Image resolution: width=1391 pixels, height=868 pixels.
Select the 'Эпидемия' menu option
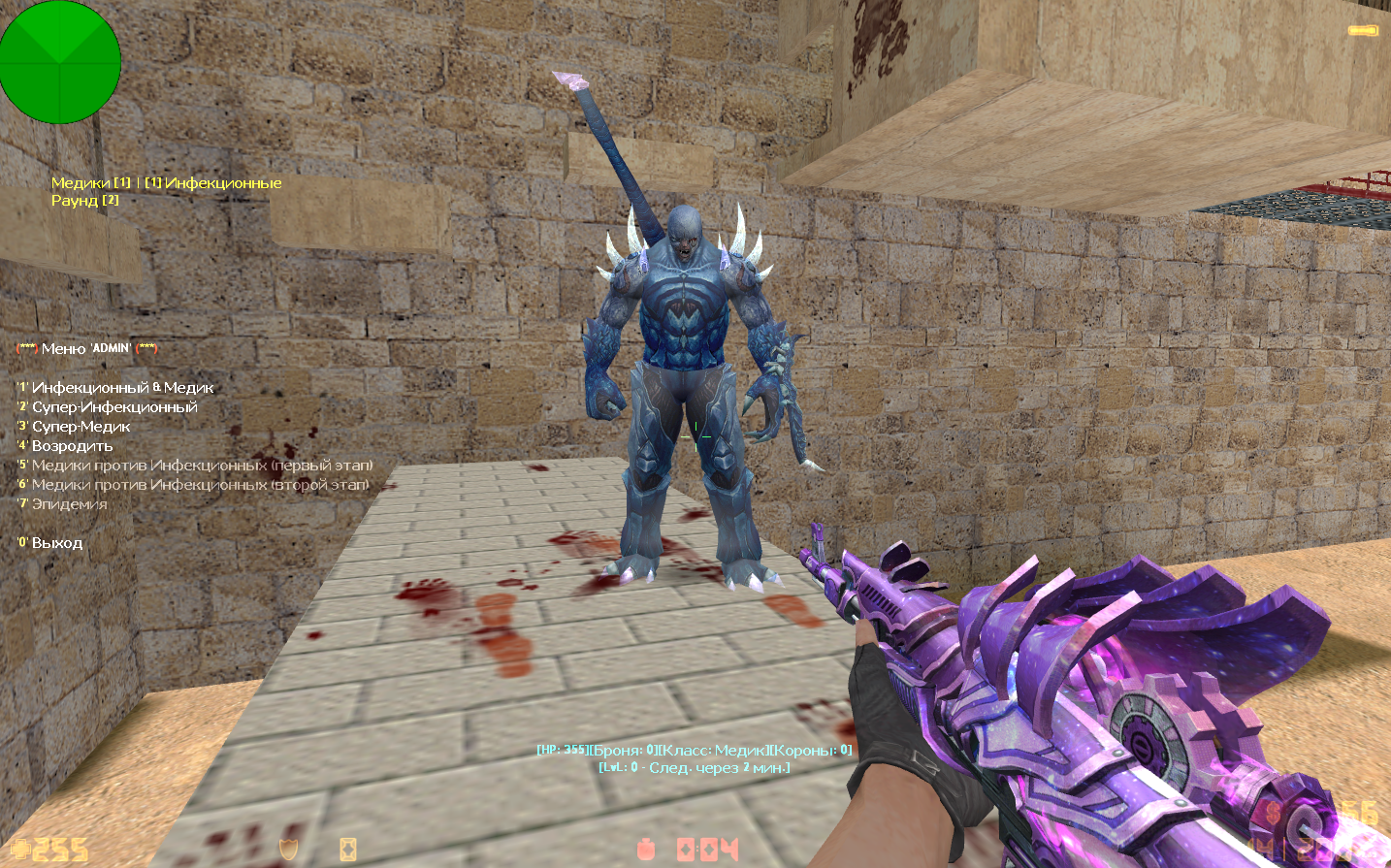point(69,504)
